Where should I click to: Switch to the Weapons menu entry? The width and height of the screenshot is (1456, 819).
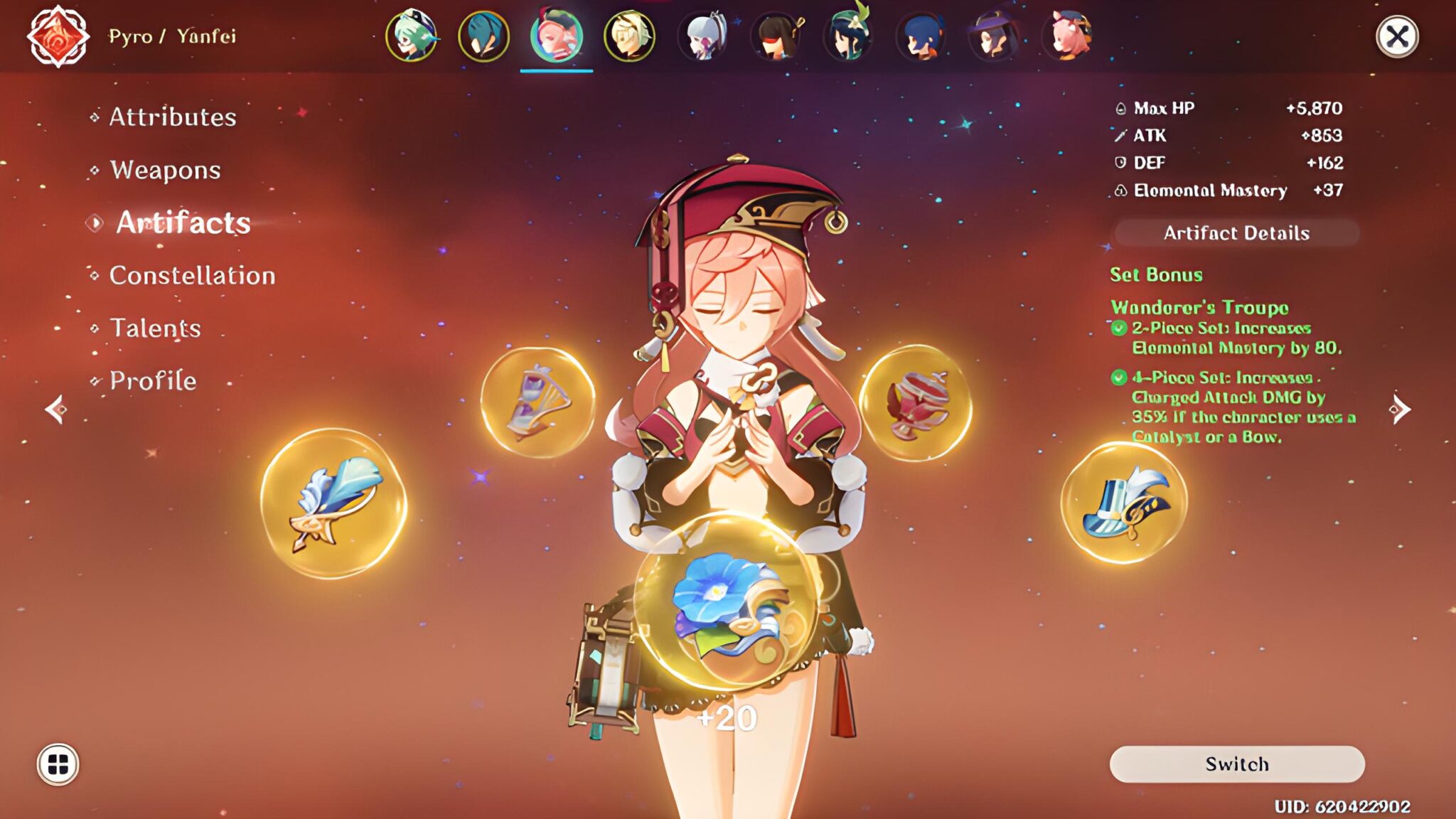click(x=164, y=170)
